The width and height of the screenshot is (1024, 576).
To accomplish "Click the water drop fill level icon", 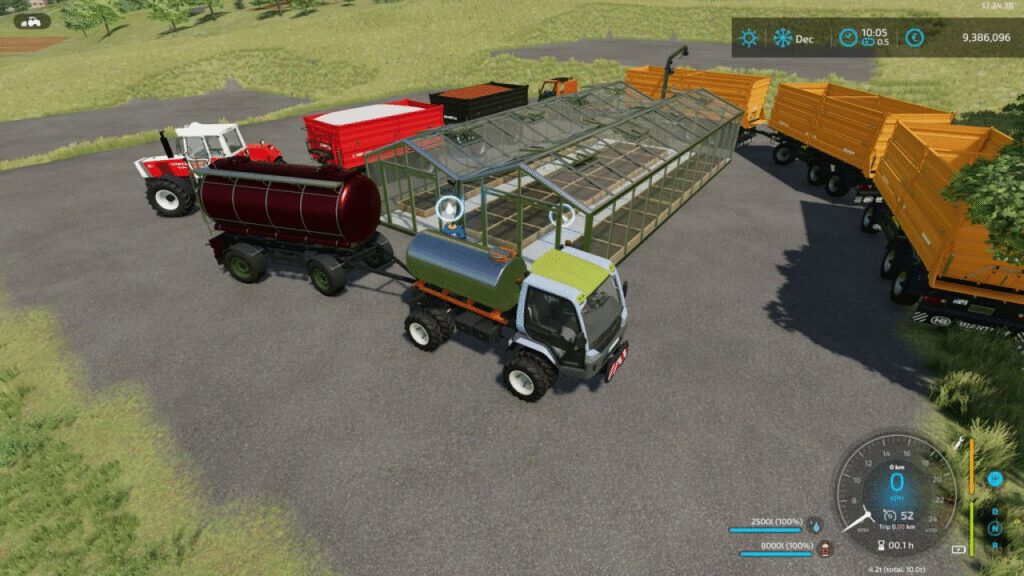I will pyautogui.click(x=815, y=524).
